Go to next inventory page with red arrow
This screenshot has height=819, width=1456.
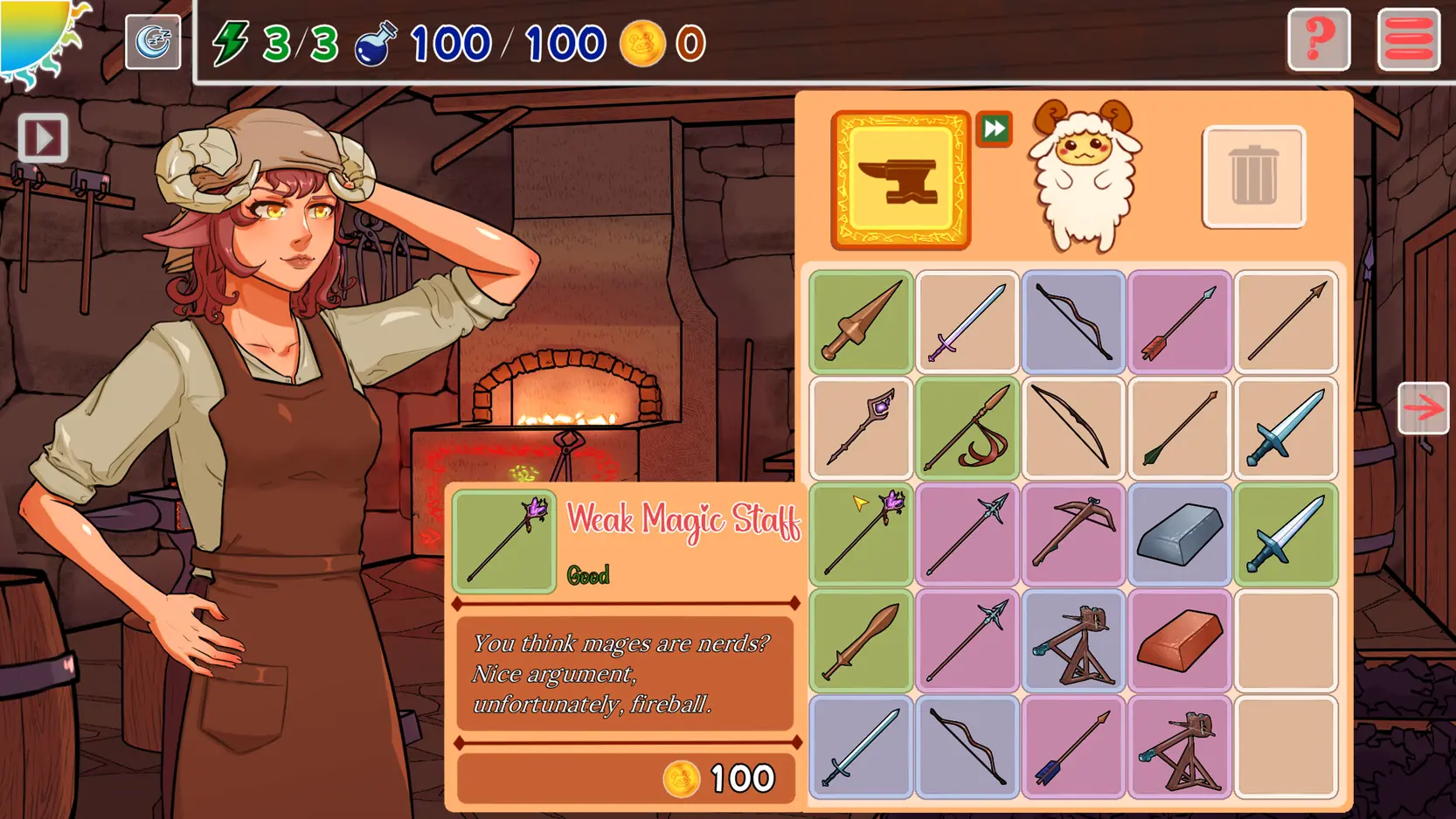pos(1423,408)
